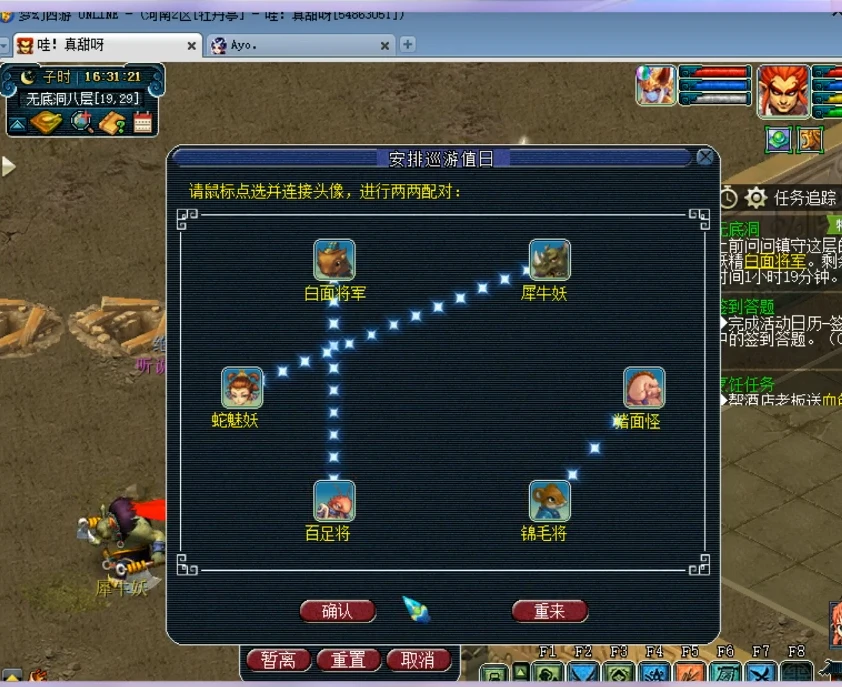
Task: Click the red-haired character portrait
Action: [x=783, y=90]
